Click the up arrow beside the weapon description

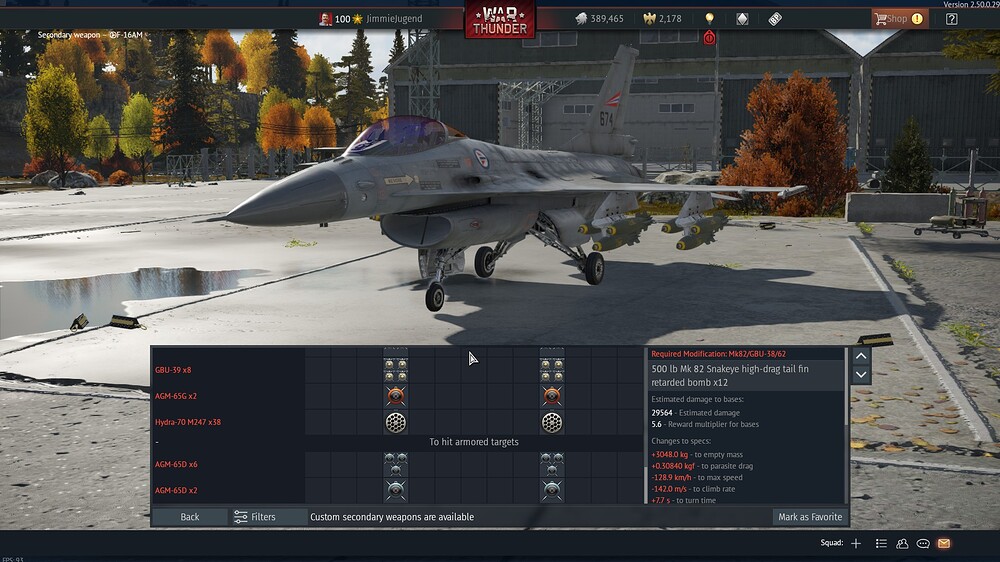pyautogui.click(x=861, y=356)
